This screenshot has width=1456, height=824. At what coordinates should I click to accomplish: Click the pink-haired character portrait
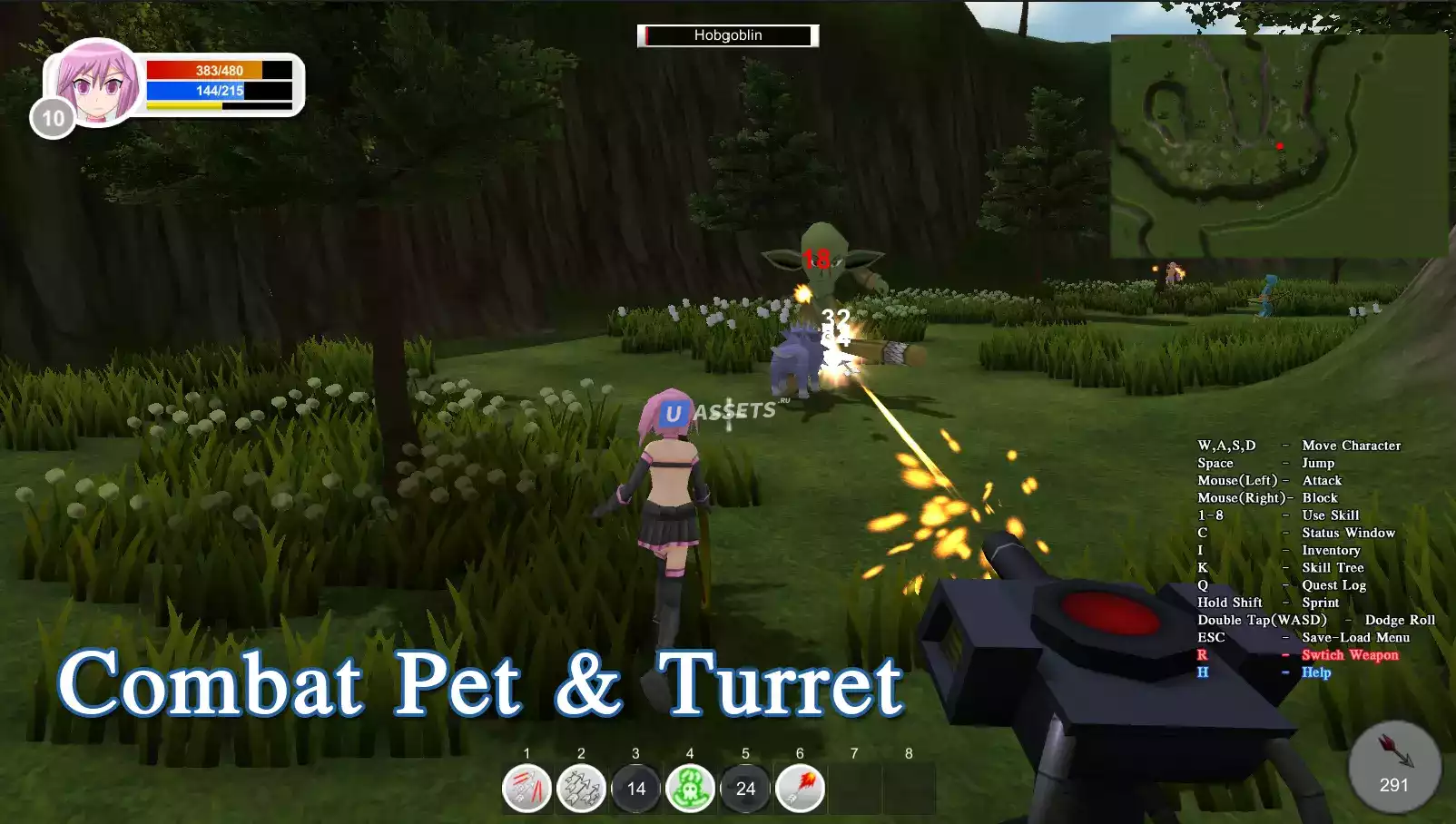97,82
